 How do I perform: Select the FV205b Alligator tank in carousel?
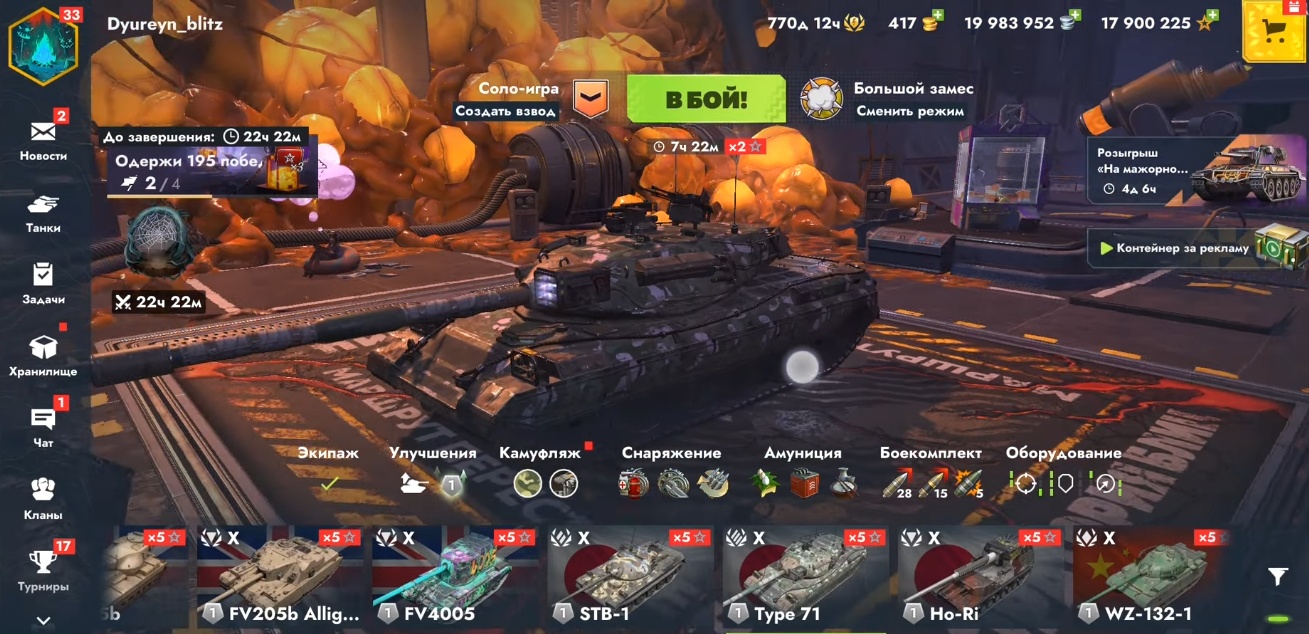(281, 578)
